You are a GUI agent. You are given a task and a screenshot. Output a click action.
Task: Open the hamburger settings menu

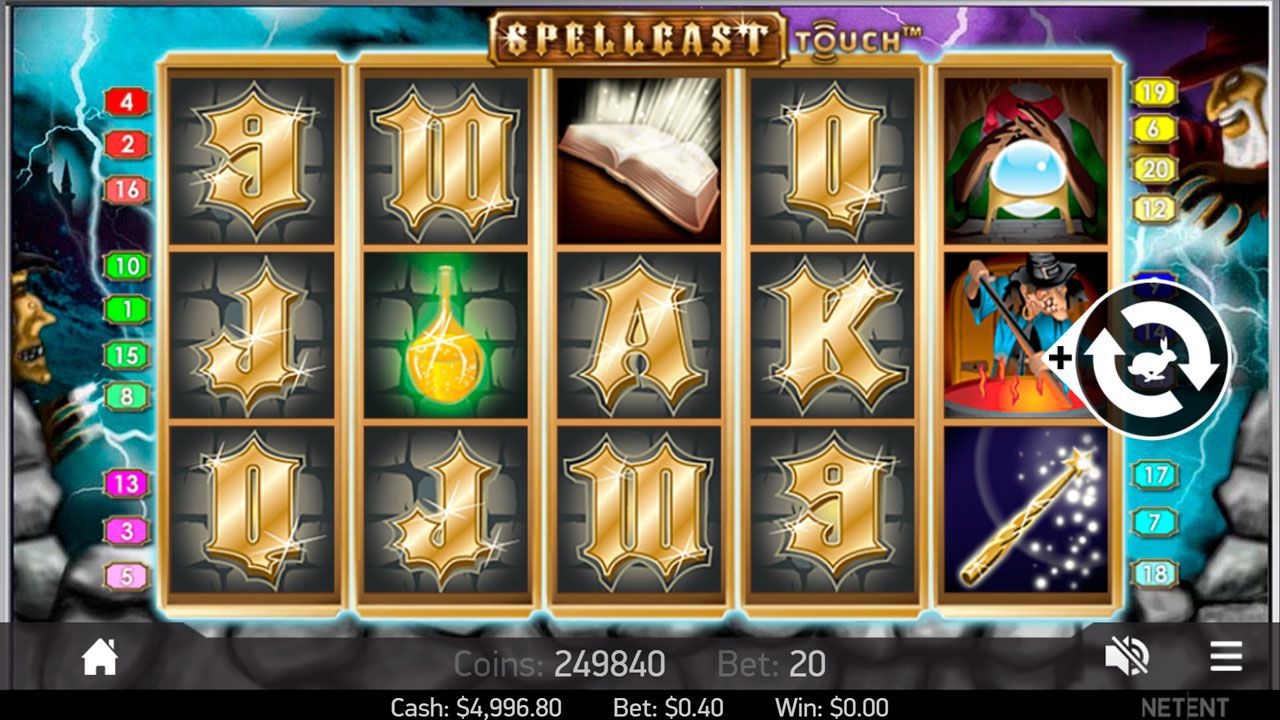point(1226,657)
